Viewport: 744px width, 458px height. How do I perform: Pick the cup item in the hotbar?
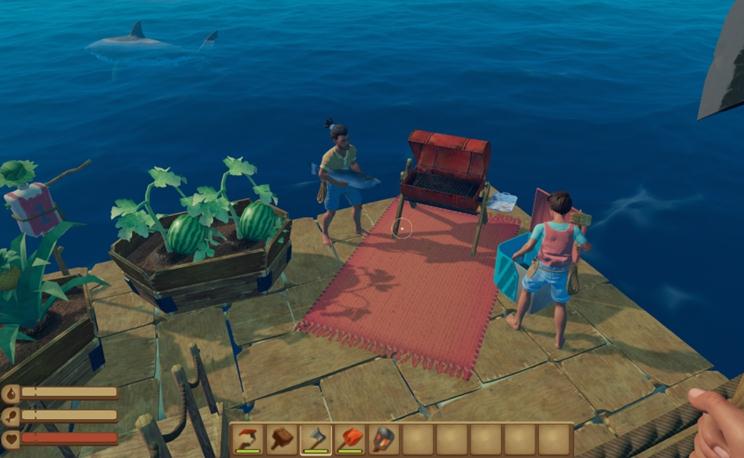click(385, 439)
